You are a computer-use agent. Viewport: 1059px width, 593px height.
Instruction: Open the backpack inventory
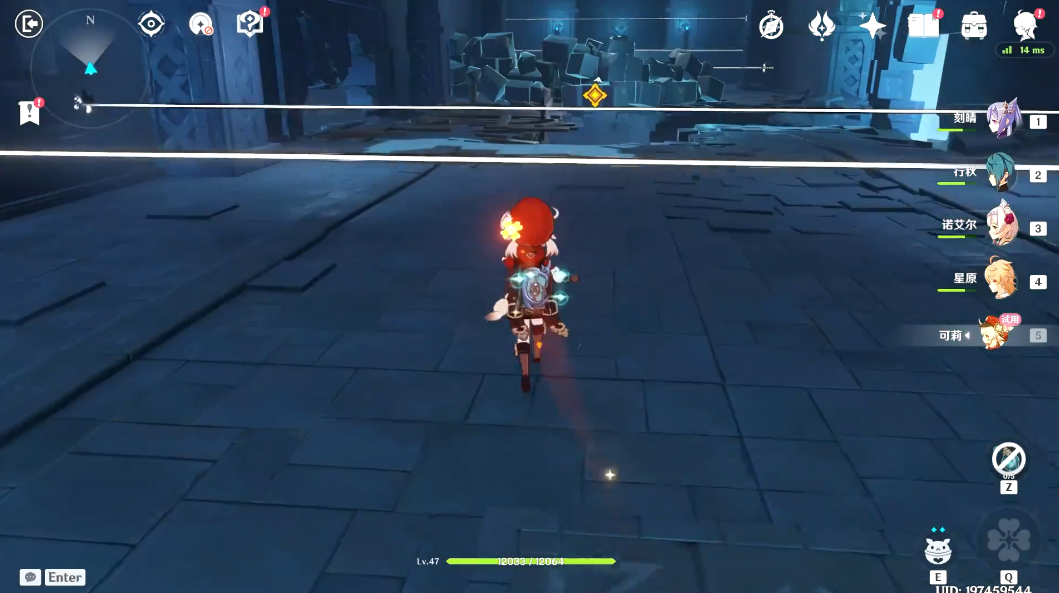coord(974,26)
